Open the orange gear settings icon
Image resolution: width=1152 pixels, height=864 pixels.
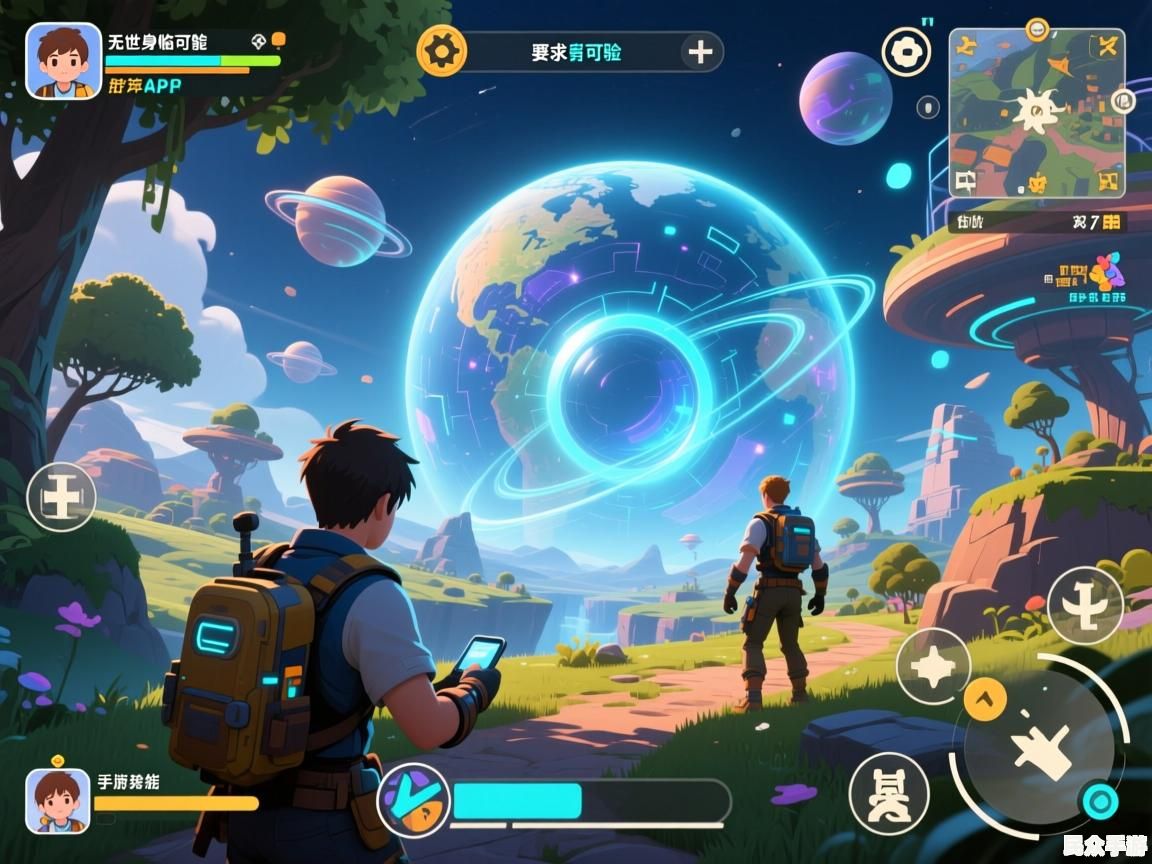click(441, 51)
